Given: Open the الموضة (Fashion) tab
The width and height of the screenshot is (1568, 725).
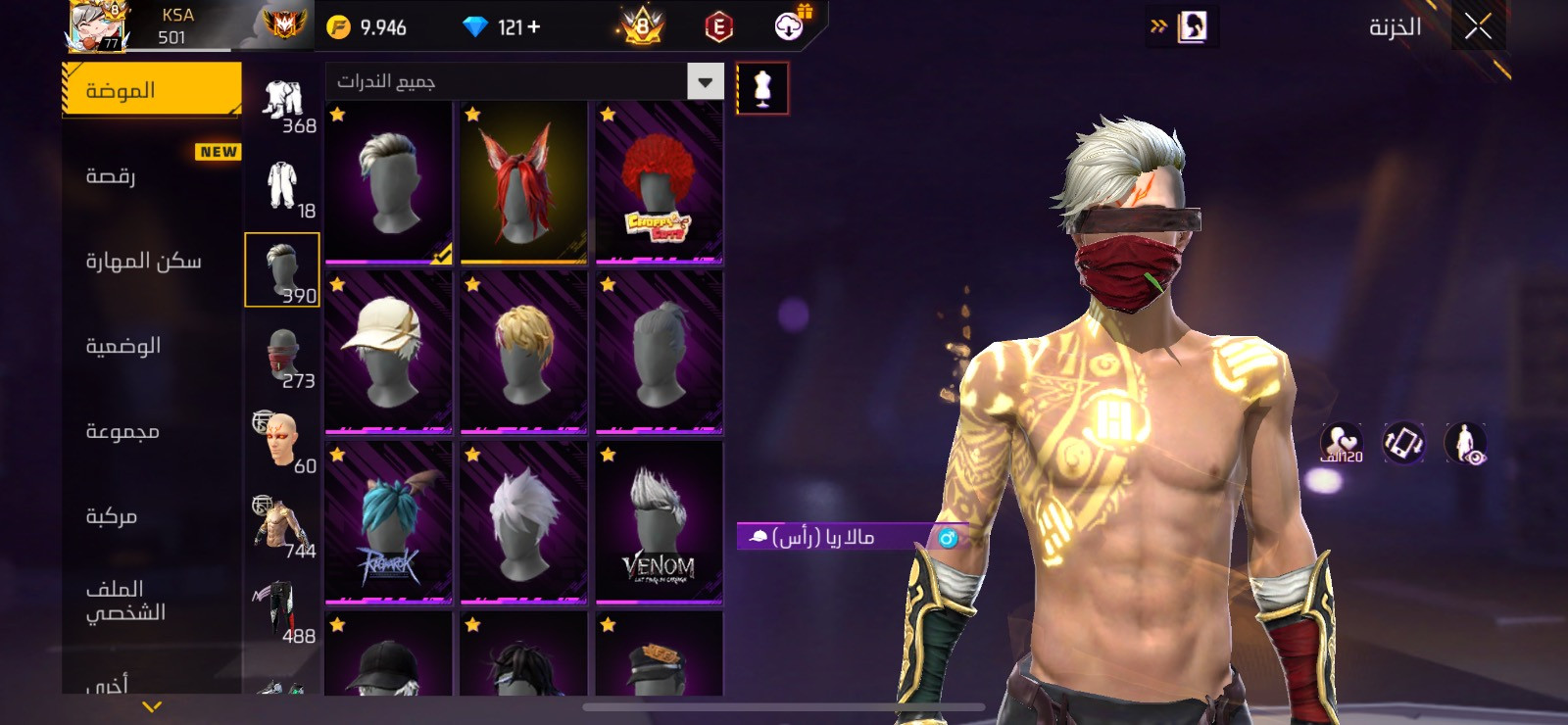Looking at the screenshot, I should pyautogui.click(x=152, y=90).
